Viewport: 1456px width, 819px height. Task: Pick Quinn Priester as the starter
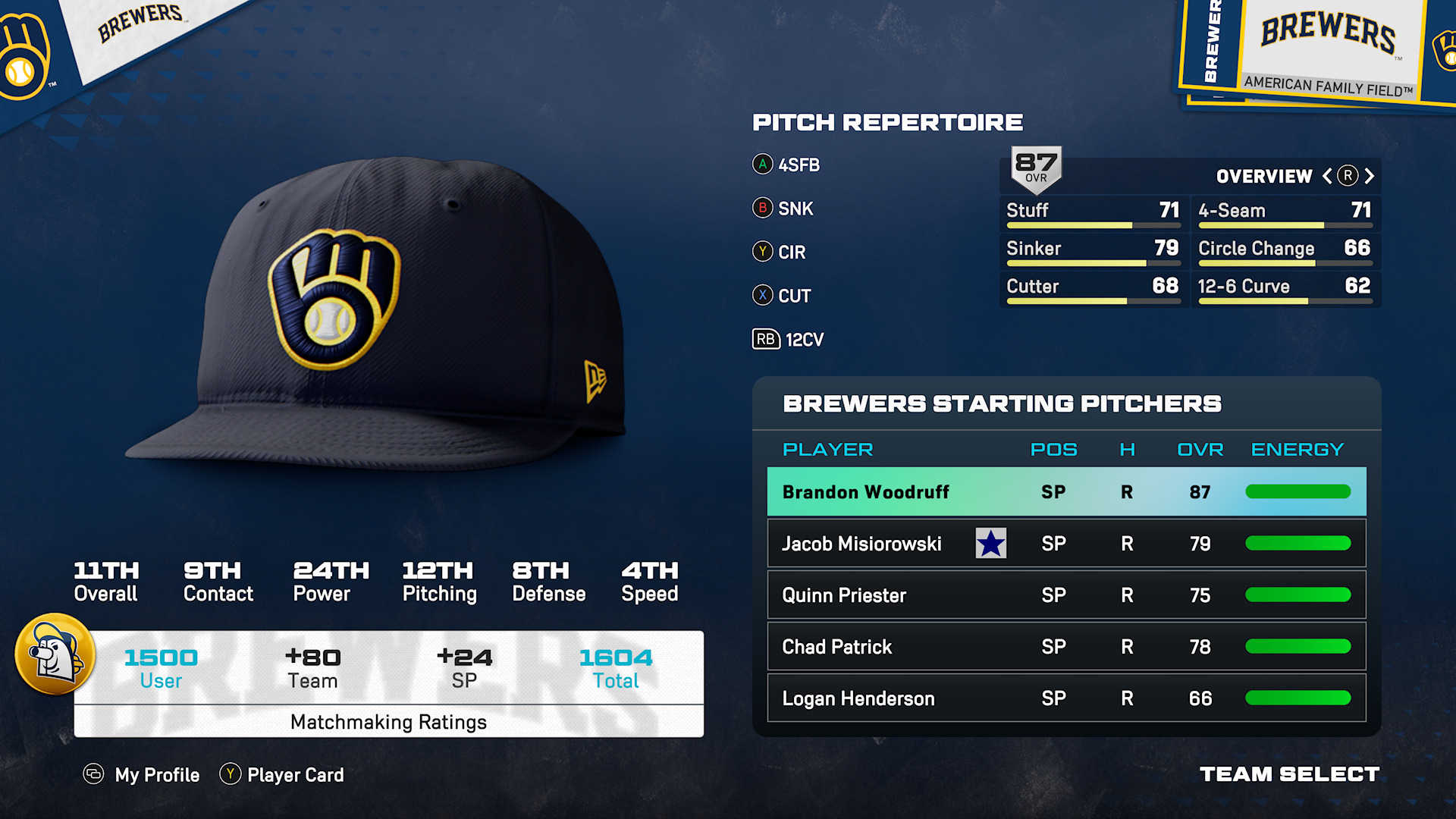(1065, 595)
